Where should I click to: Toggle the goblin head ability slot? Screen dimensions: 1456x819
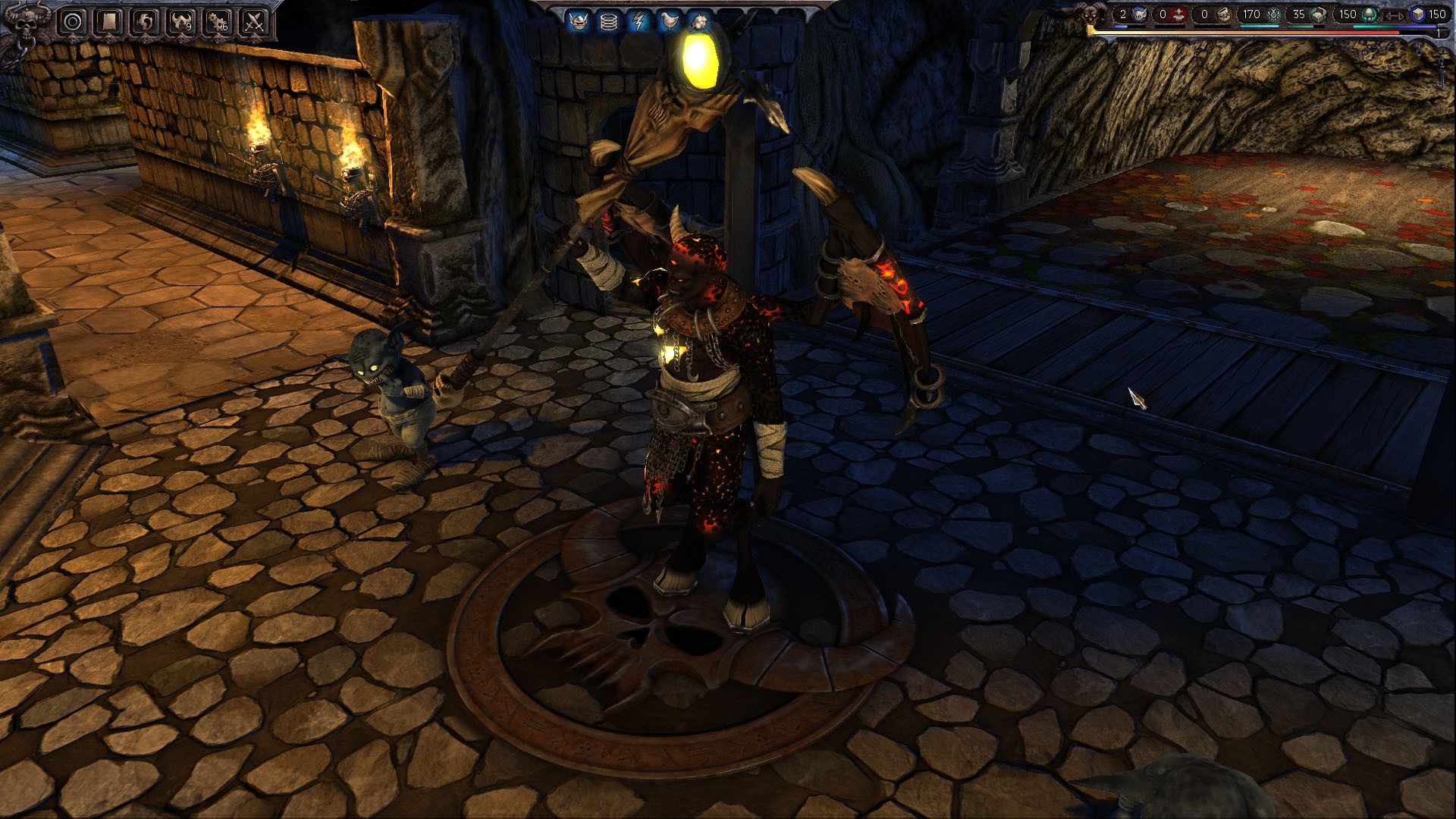click(x=578, y=20)
